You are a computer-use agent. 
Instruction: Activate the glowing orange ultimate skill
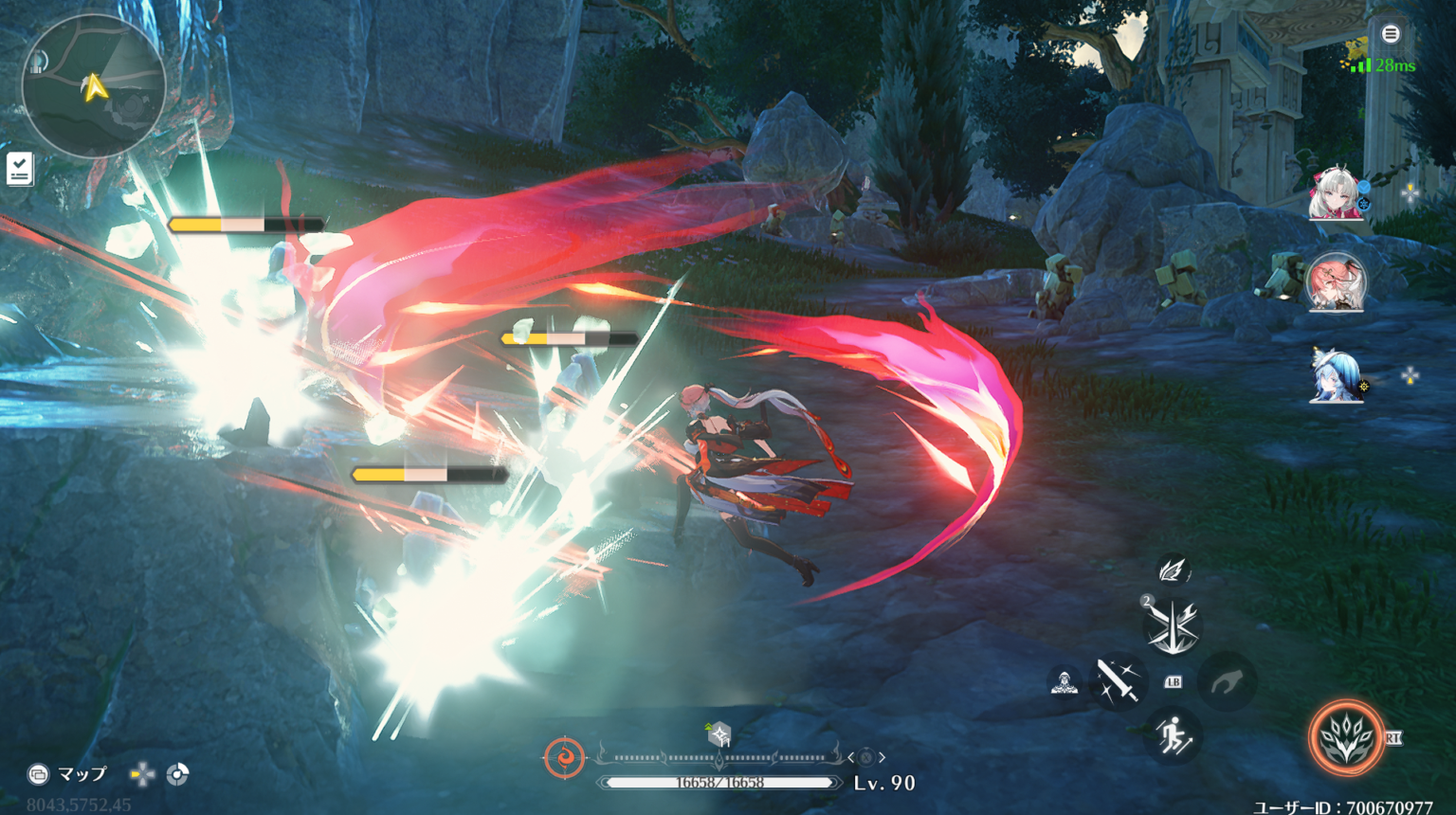pyautogui.click(x=1346, y=737)
